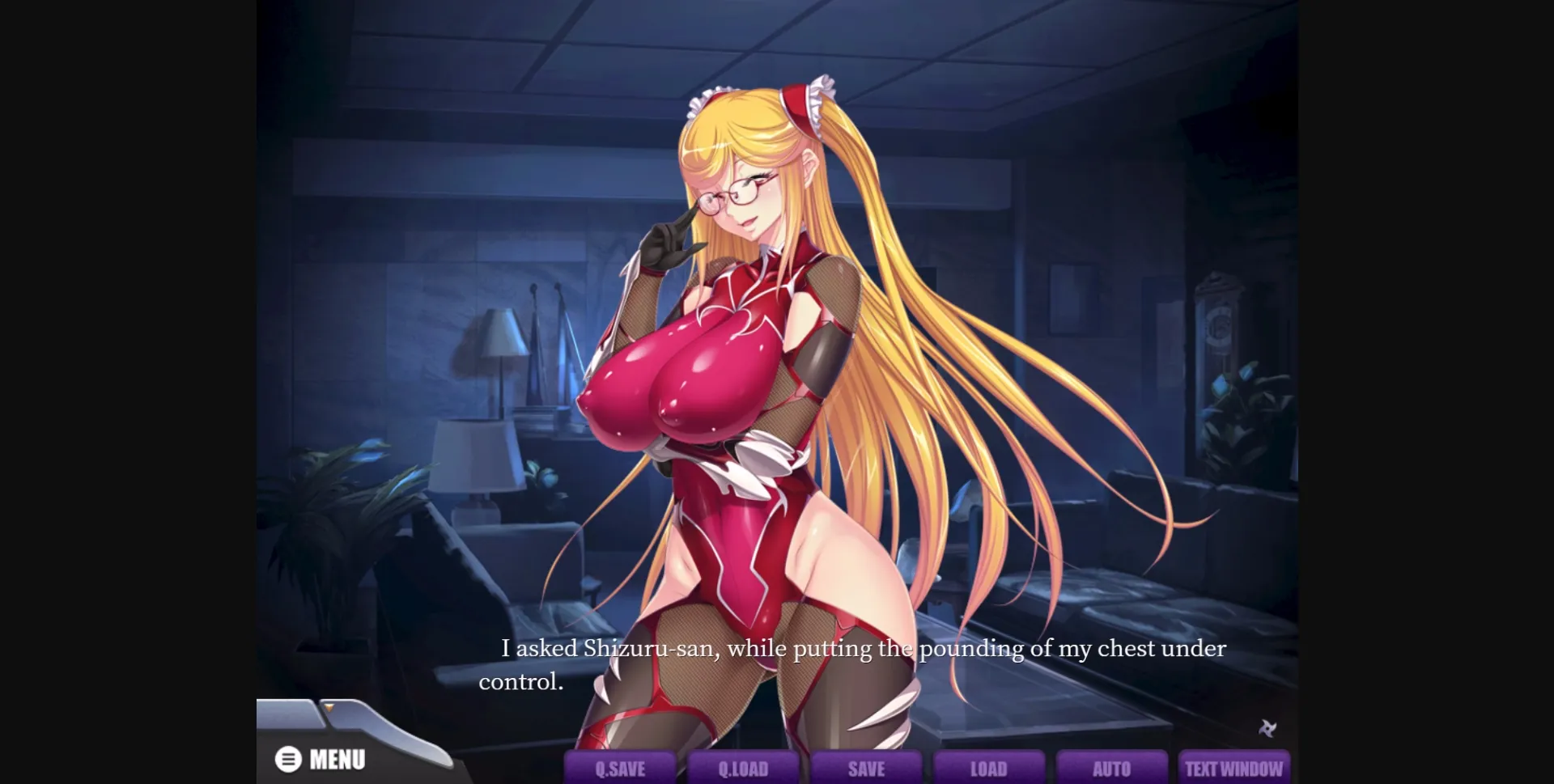Switch to the save screen tab
Screen dimensions: 1554x784
865,769
